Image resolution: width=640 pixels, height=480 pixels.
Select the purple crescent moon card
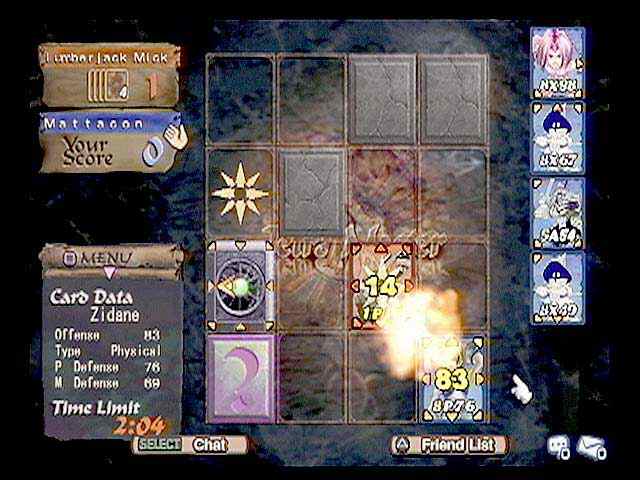(240, 374)
